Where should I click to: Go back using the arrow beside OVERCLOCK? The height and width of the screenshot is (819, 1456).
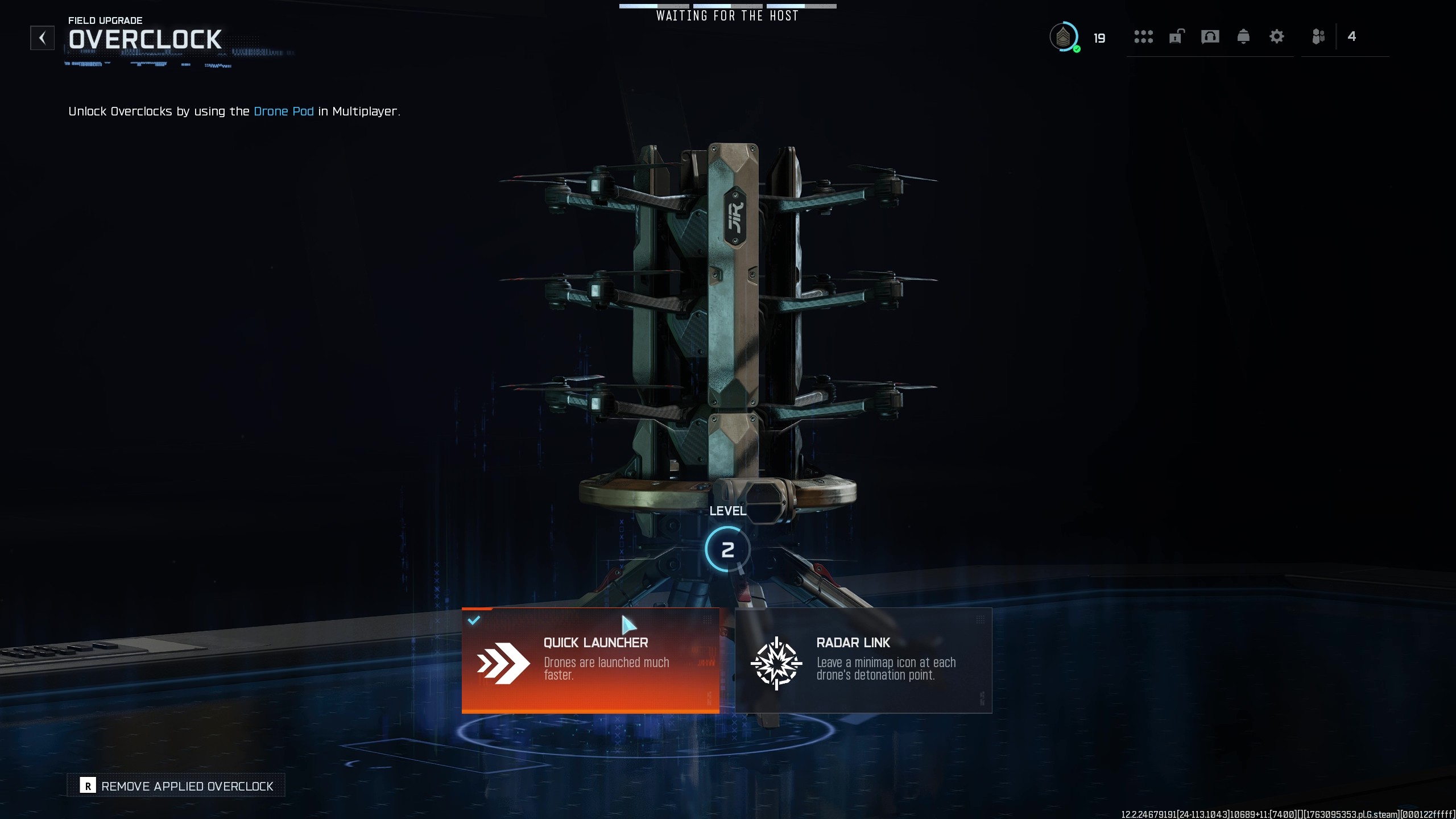[x=42, y=37]
